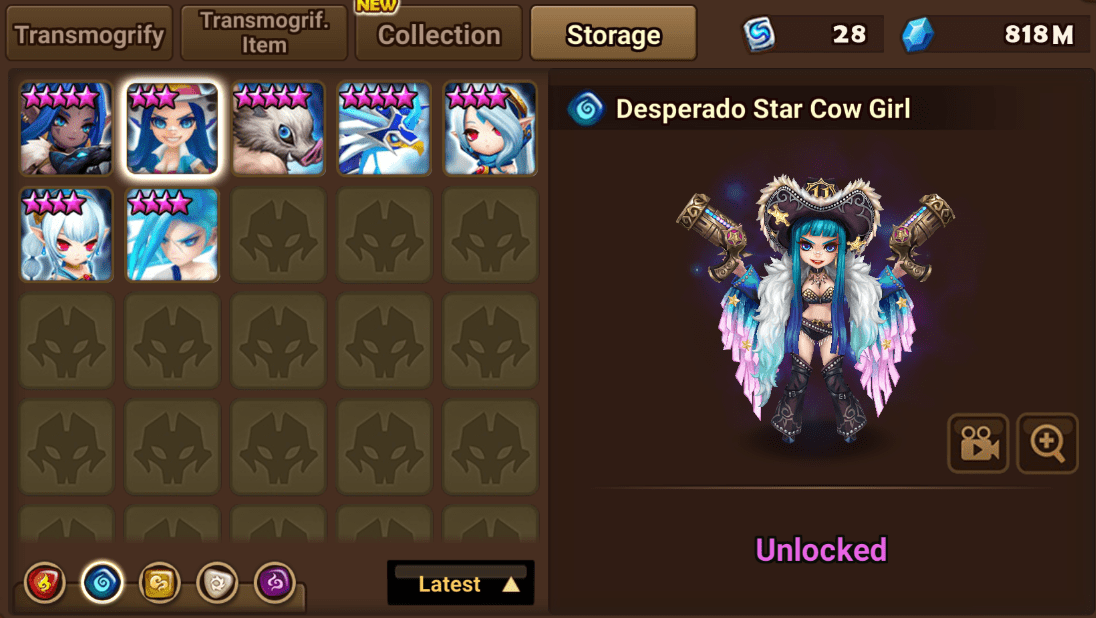Go to the Collection tab
Screen dimensions: 1096x618
coord(439,35)
